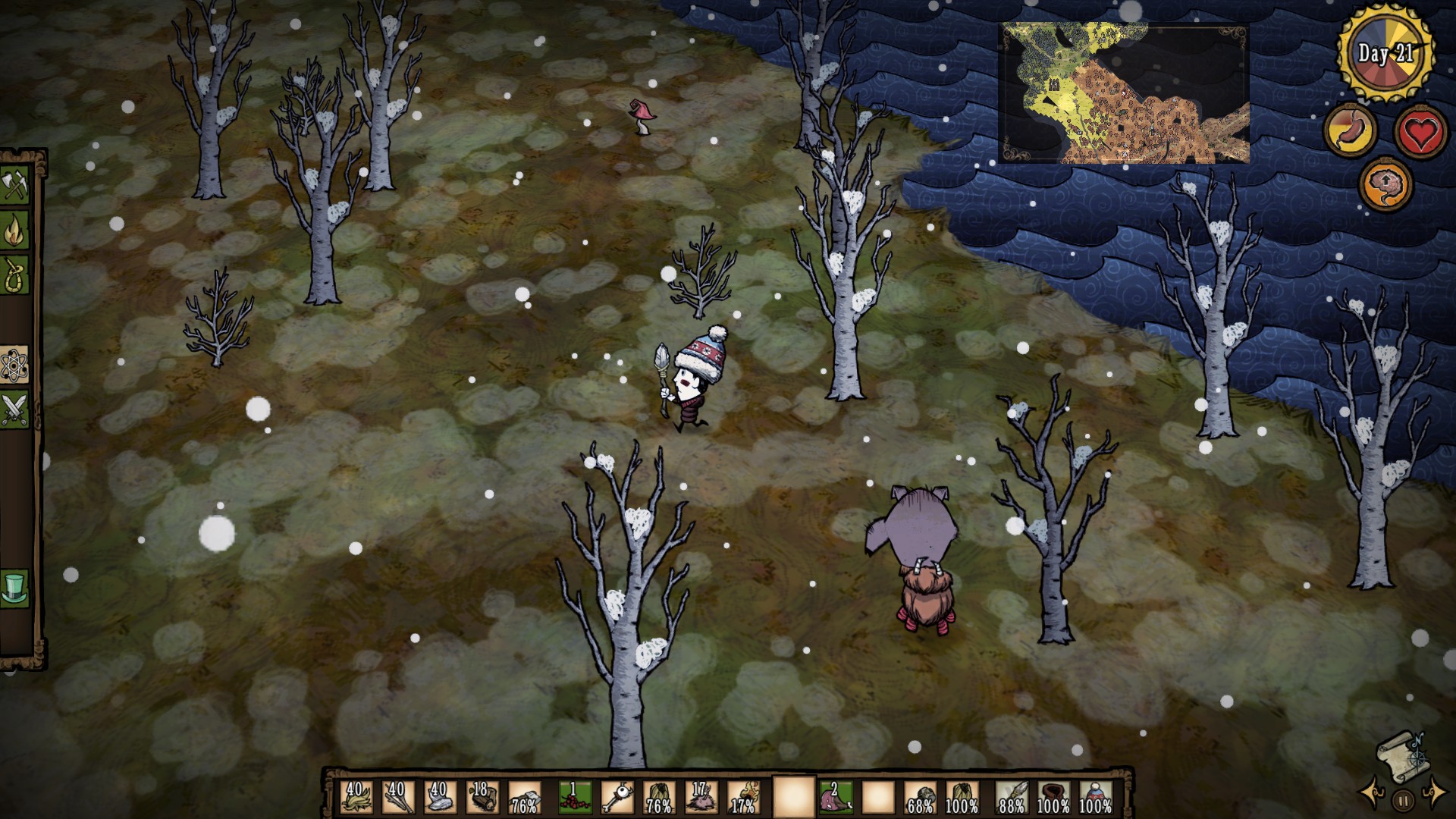The image size is (1456, 819).
Task: Open the Fire crafting tab
Action: click(x=15, y=231)
